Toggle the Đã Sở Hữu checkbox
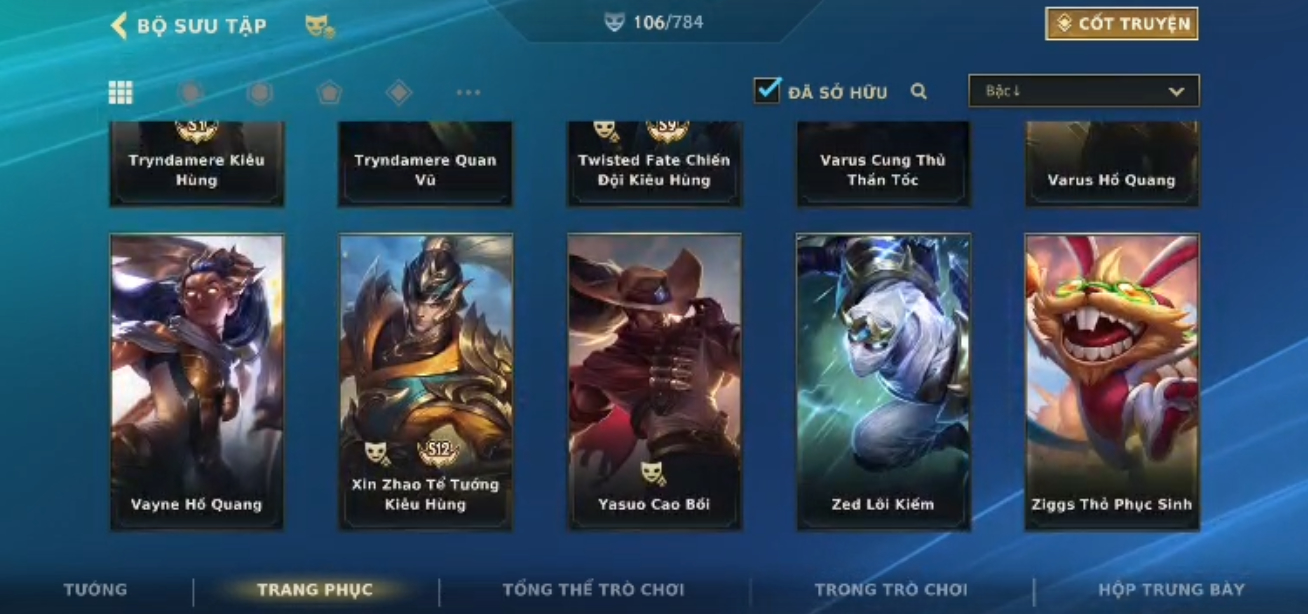Viewport: 1308px width, 614px height. pyautogui.click(x=767, y=91)
